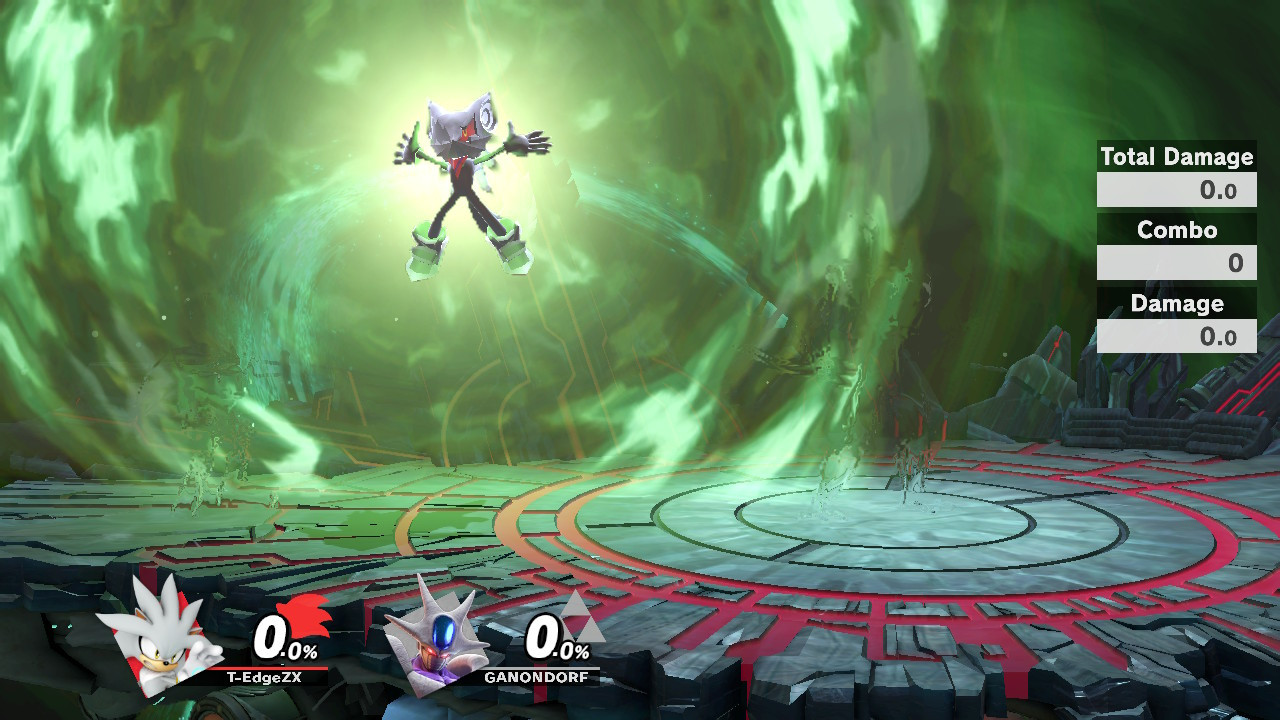The width and height of the screenshot is (1280, 720).
Task: Click the Total Damage panel header
Action: [x=1176, y=157]
